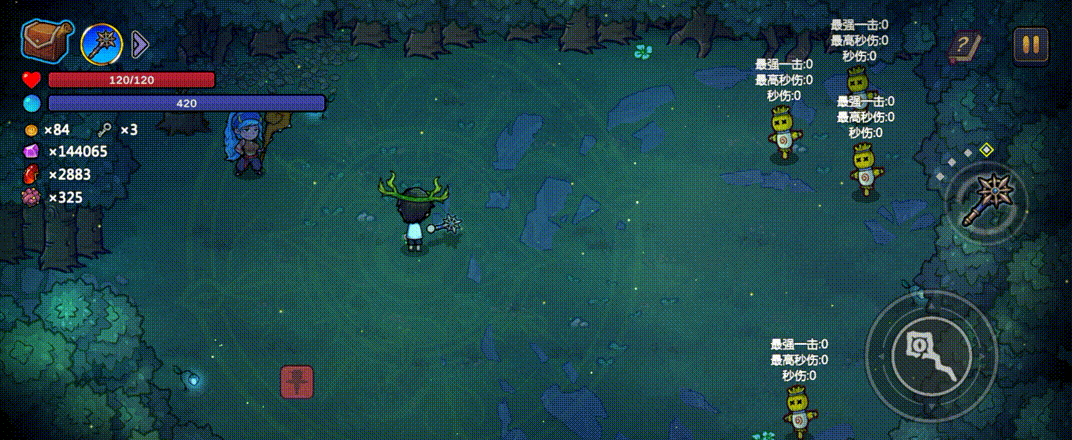Hit the large staff attack button
The width and height of the screenshot is (1072, 440).
930,357
